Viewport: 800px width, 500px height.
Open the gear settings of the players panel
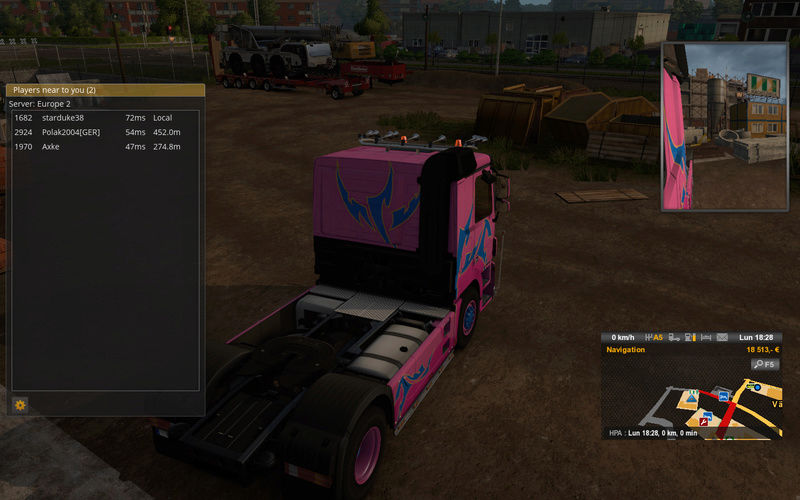point(20,405)
